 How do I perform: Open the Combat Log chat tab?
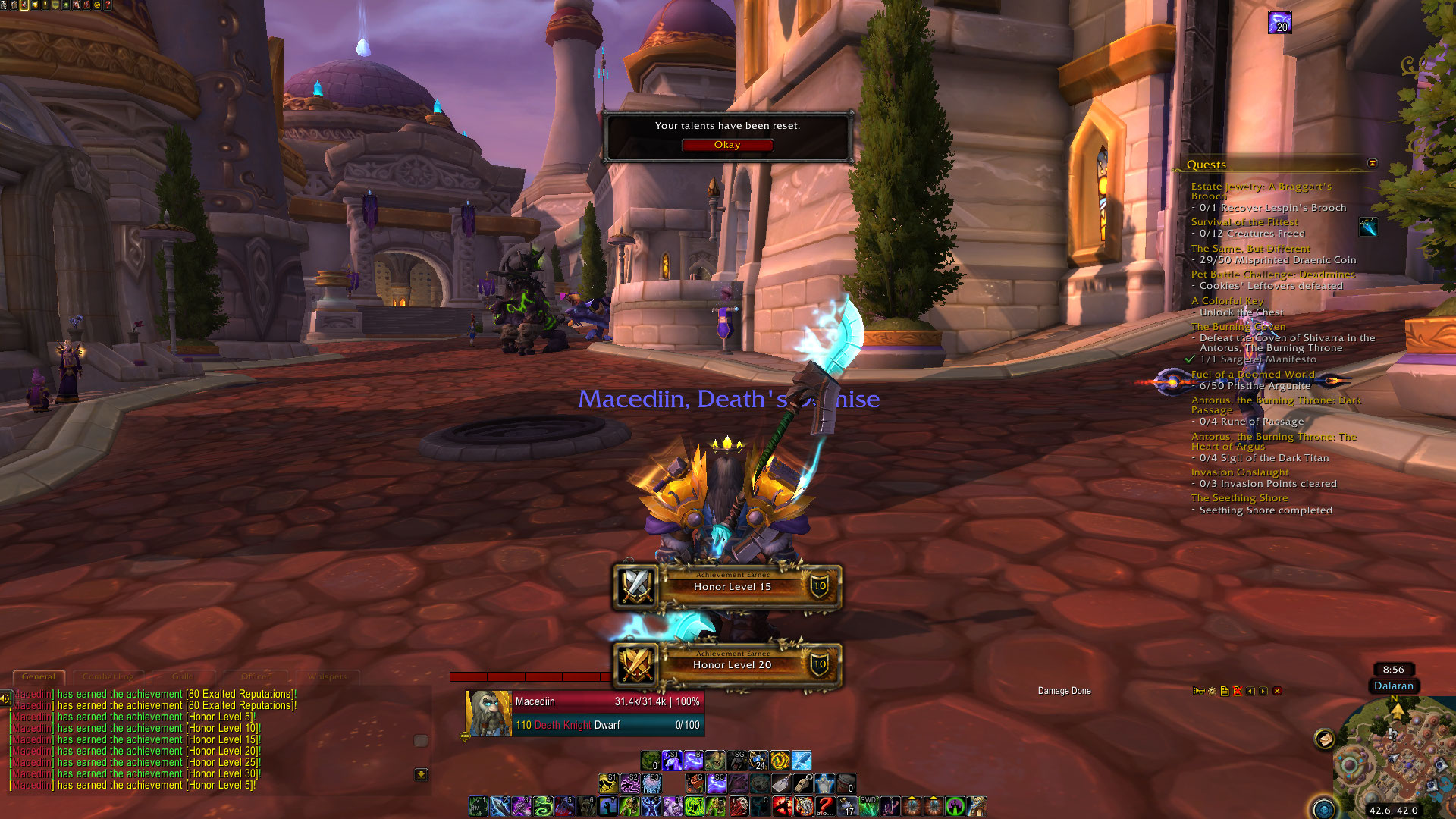(108, 676)
